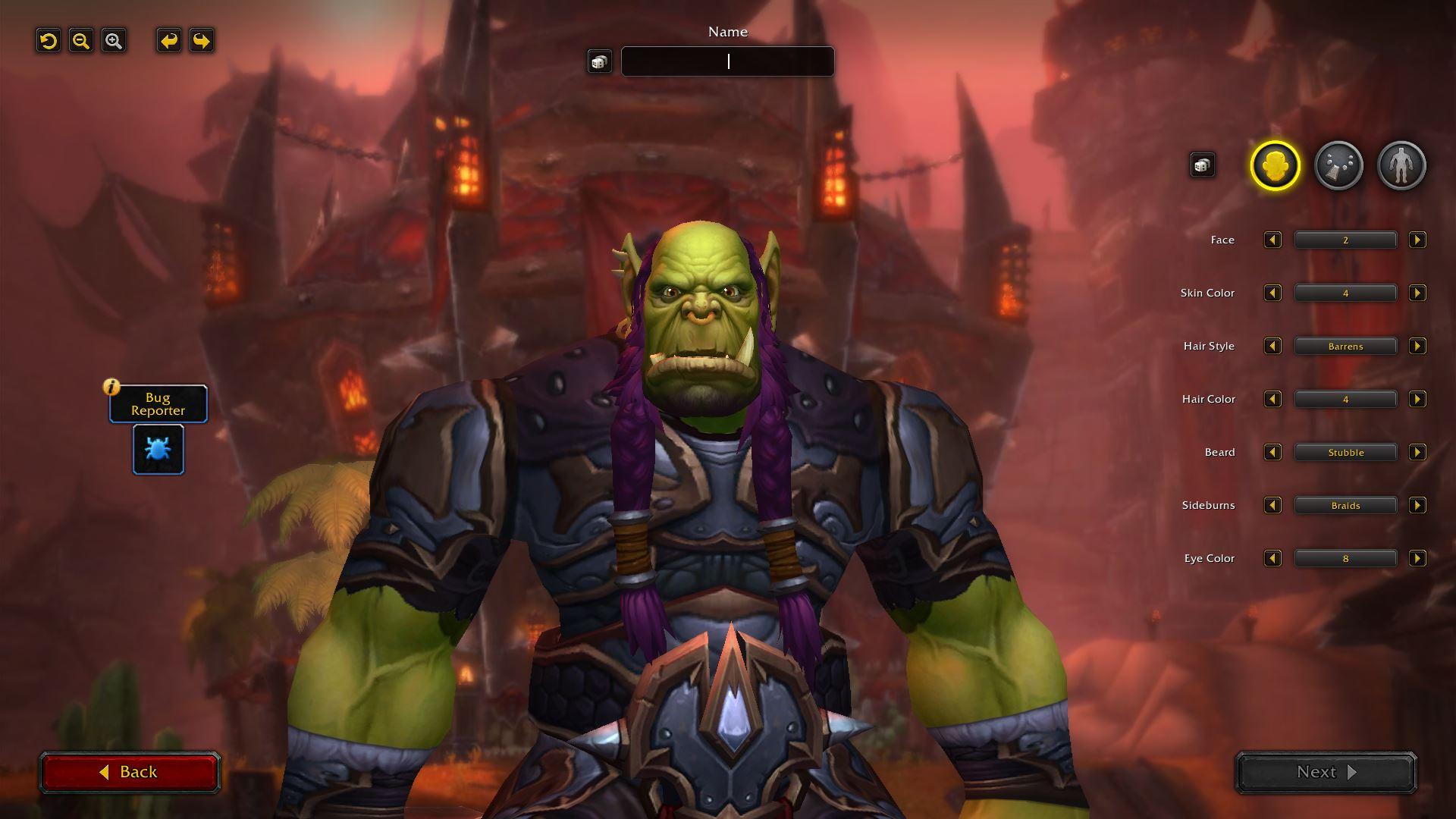Rotate character left with the curved arrow

[169, 41]
